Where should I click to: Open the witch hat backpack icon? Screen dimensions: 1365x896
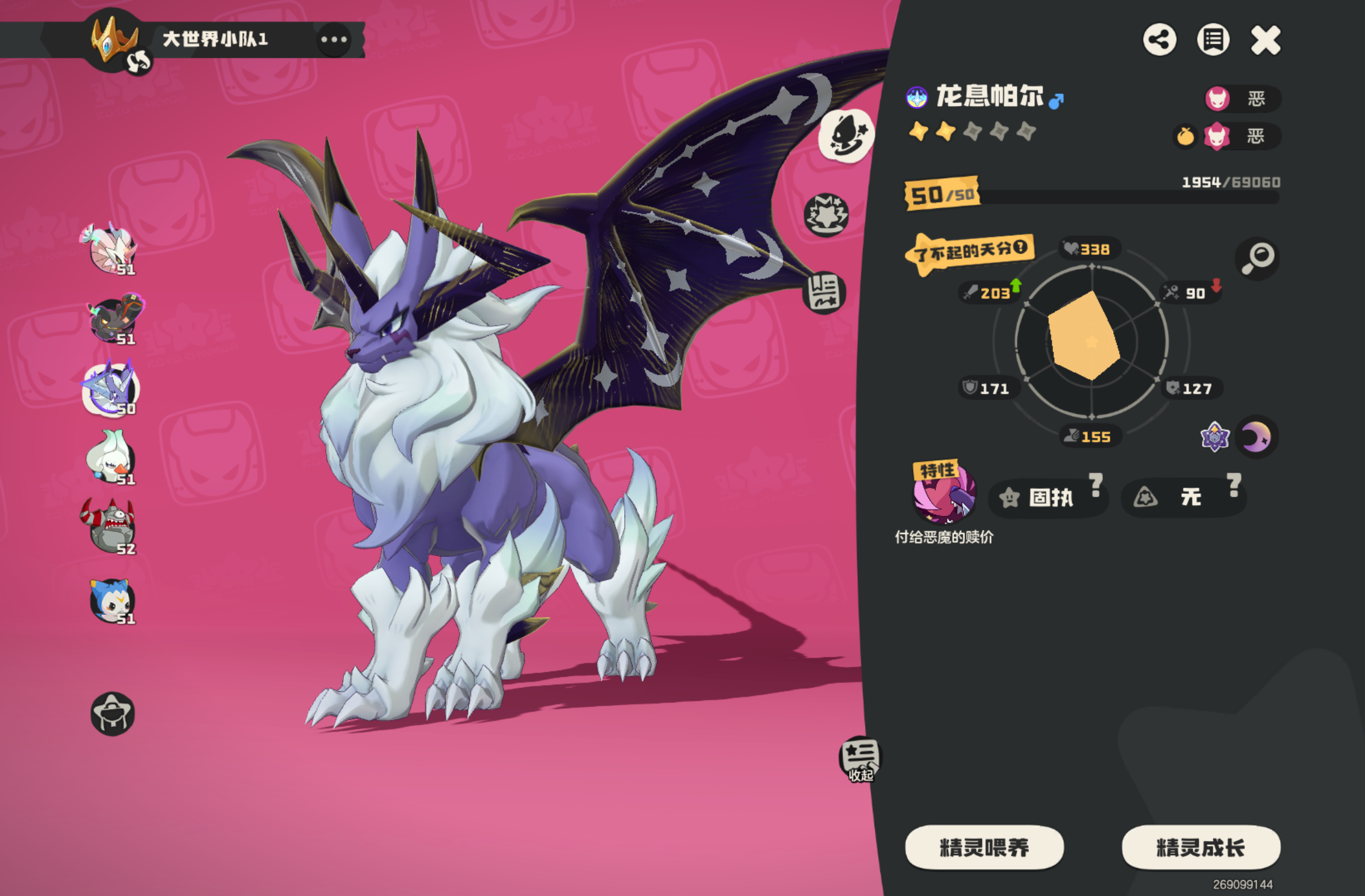tap(112, 714)
